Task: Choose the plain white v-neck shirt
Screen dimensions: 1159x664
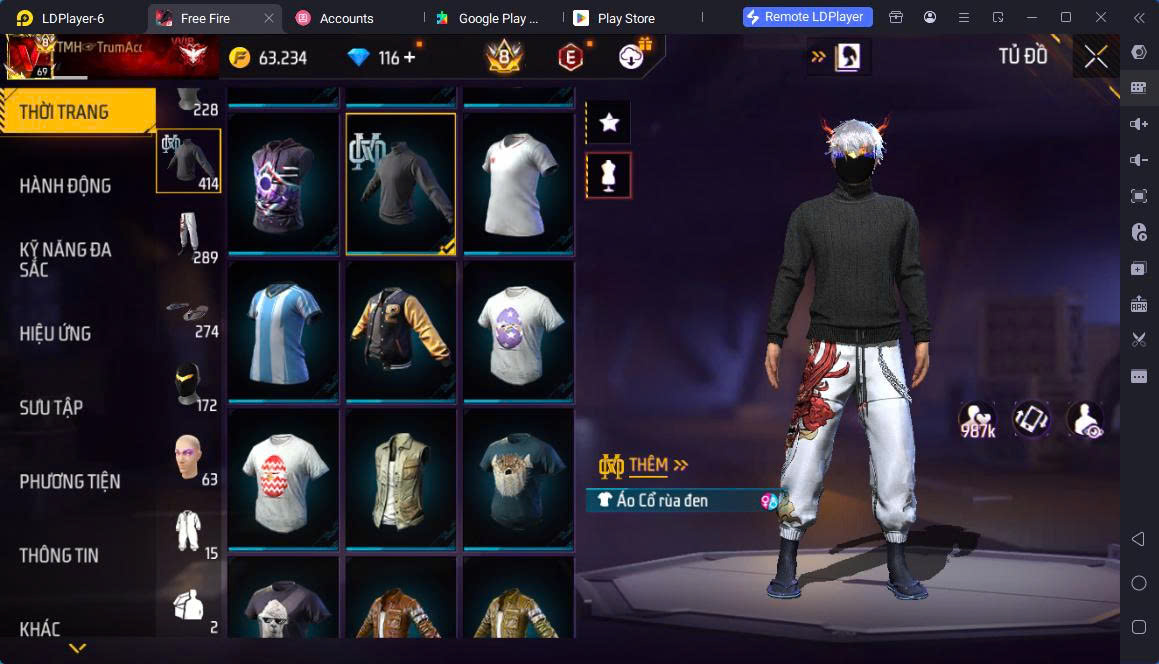Action: pos(518,183)
